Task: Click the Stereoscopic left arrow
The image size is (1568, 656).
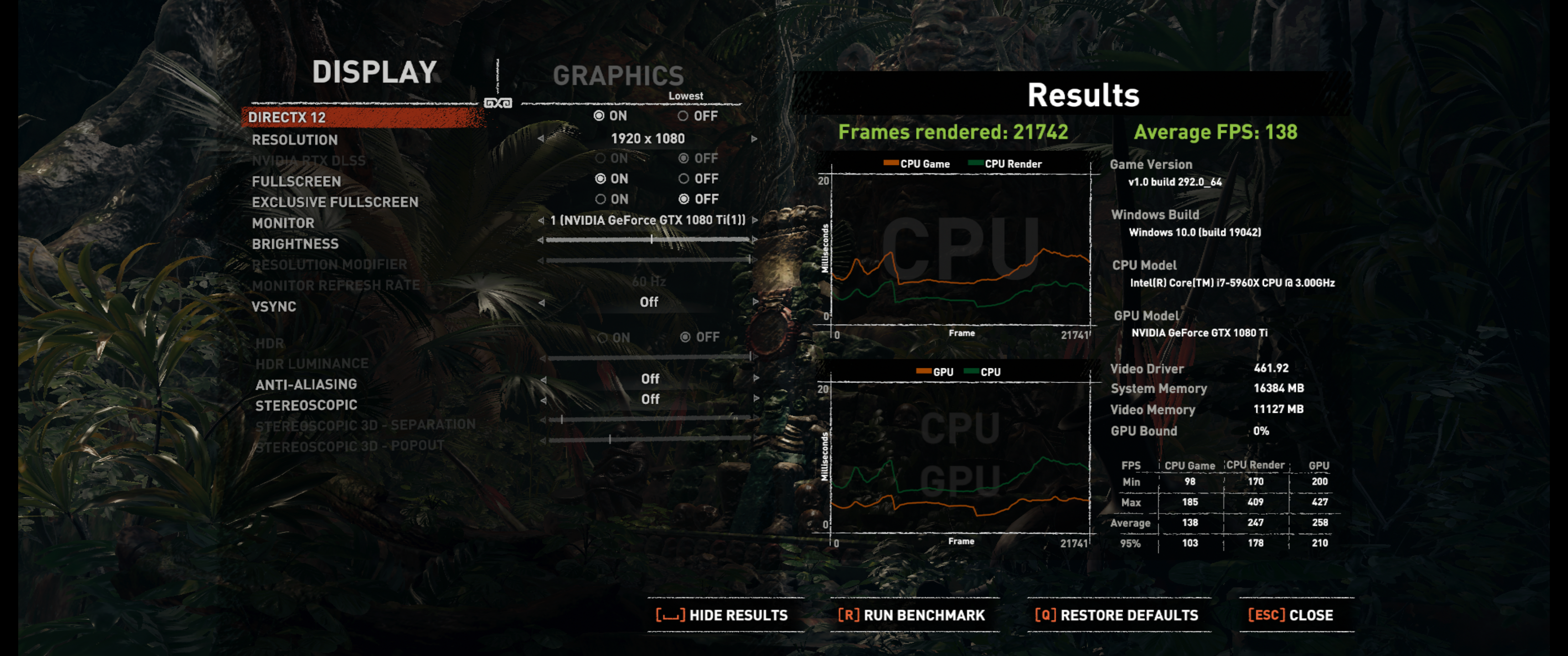Action: click(x=543, y=400)
